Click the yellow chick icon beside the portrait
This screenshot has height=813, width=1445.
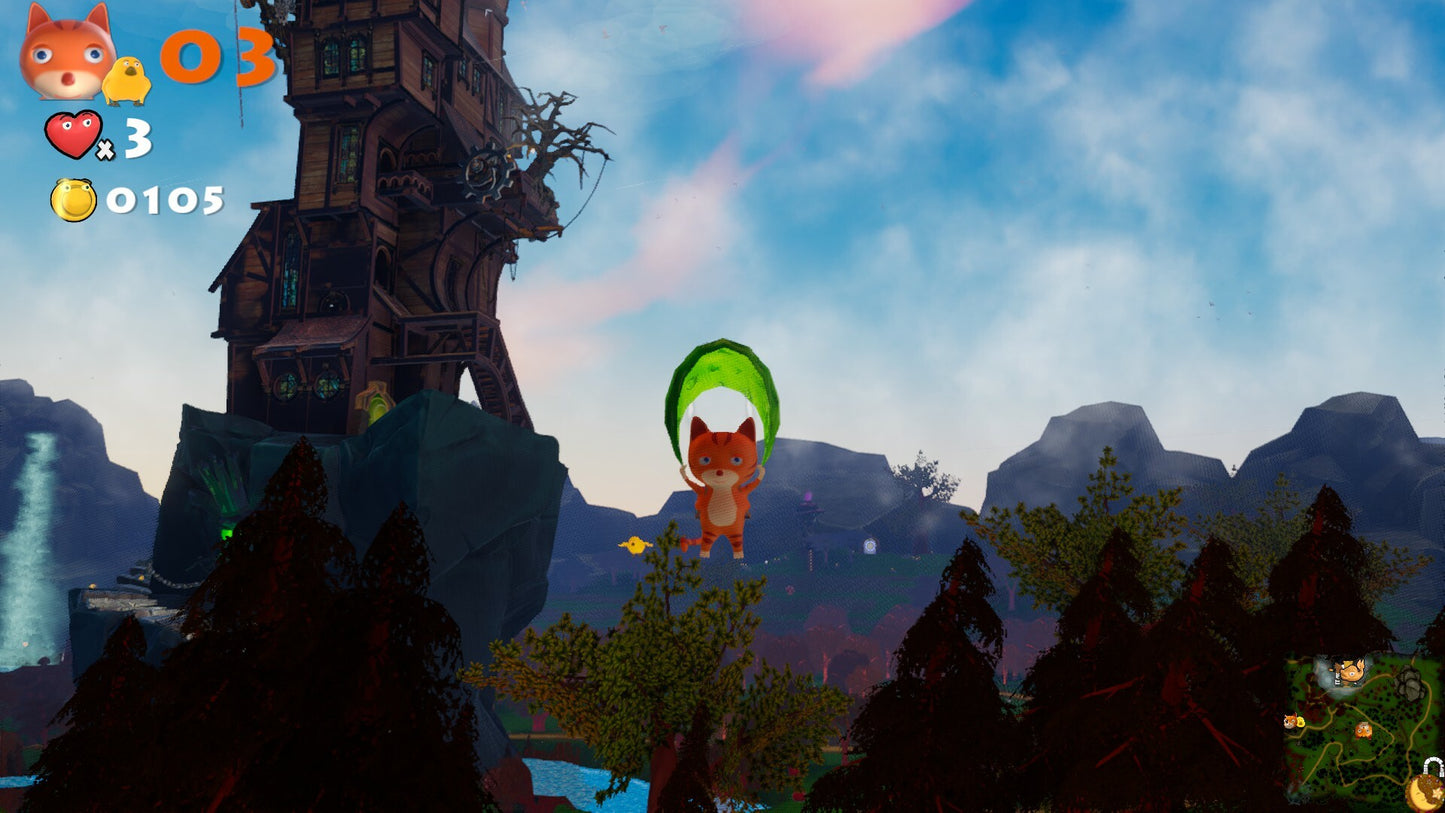(126, 82)
